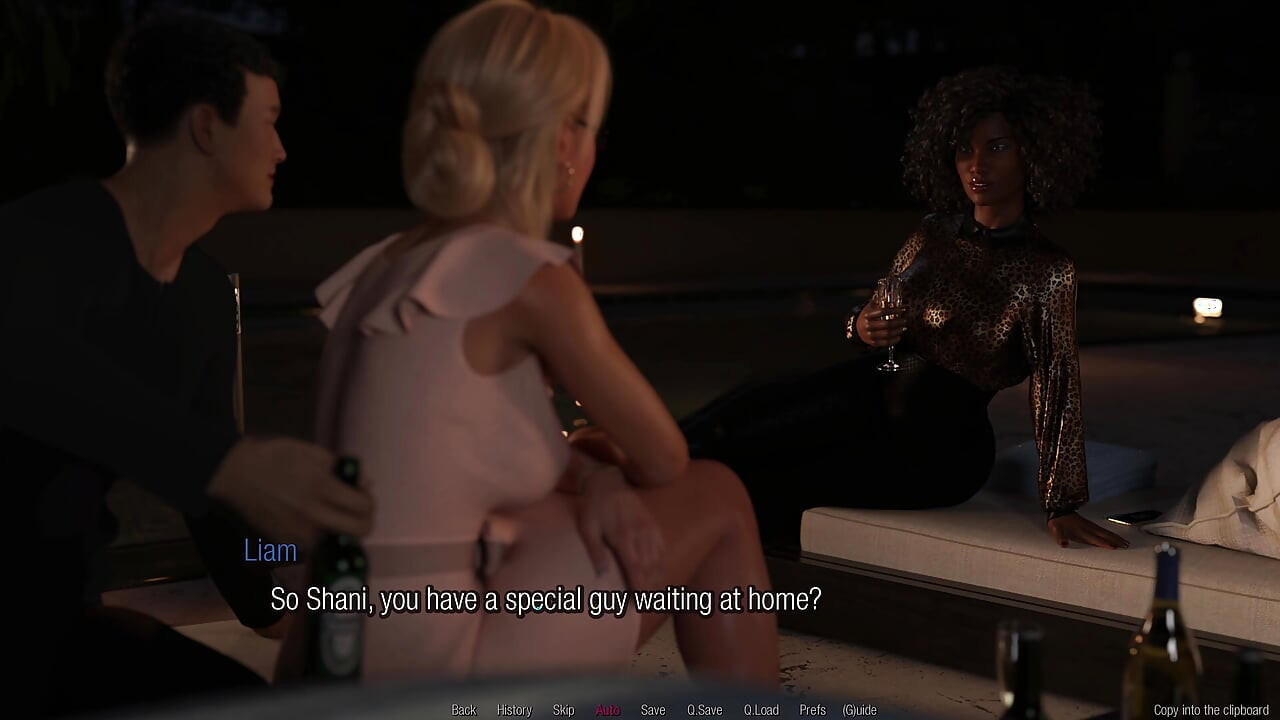This screenshot has height=720, width=1280.
Task: Open the dialogue History log
Action: point(514,710)
